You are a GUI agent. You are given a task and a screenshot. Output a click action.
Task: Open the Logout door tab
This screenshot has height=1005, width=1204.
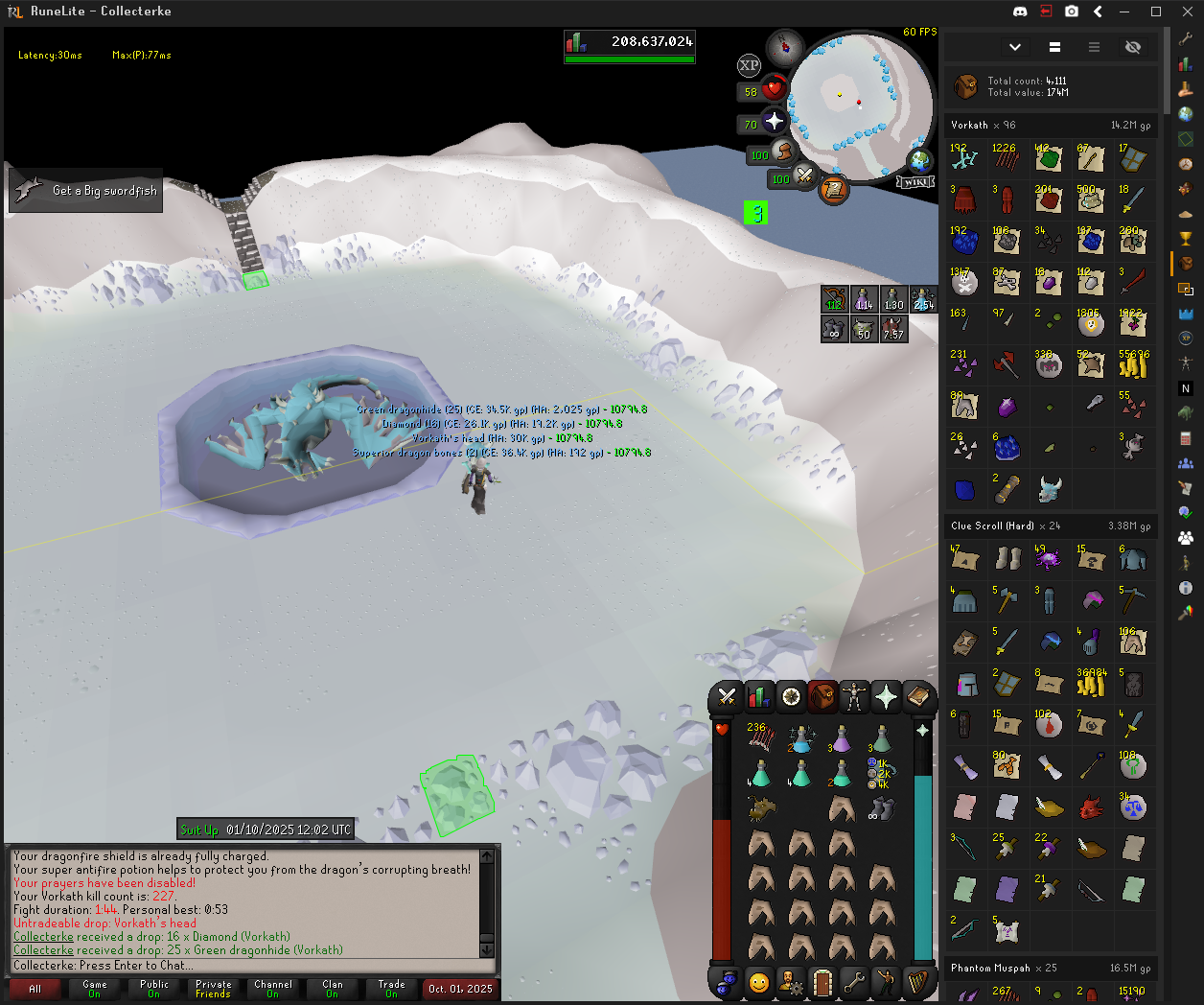pos(822,983)
